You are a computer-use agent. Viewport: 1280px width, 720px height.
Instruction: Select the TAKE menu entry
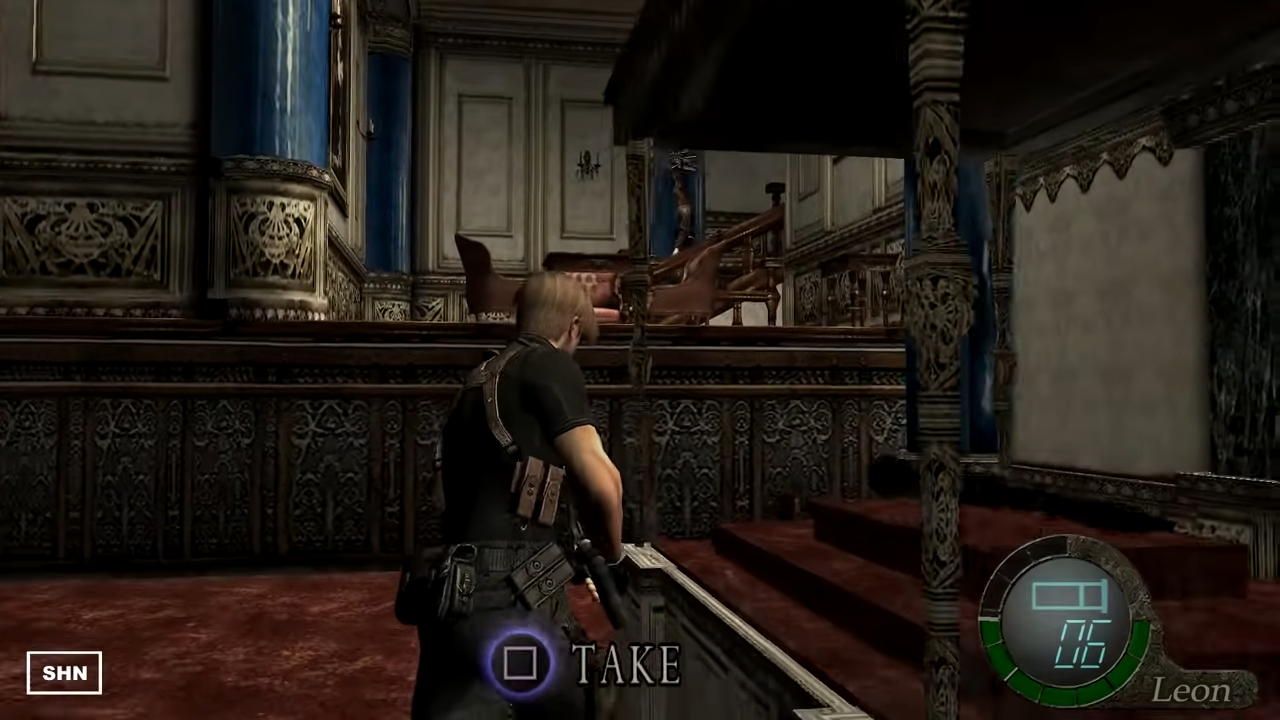[x=623, y=663]
